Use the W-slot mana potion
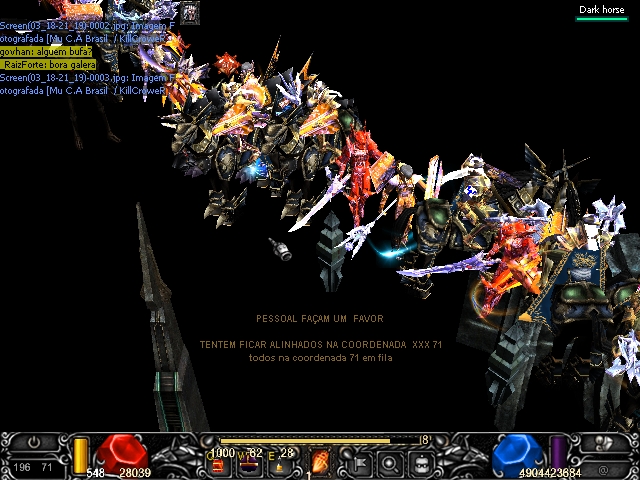Viewport: 640px width, 480px height. pos(252,462)
